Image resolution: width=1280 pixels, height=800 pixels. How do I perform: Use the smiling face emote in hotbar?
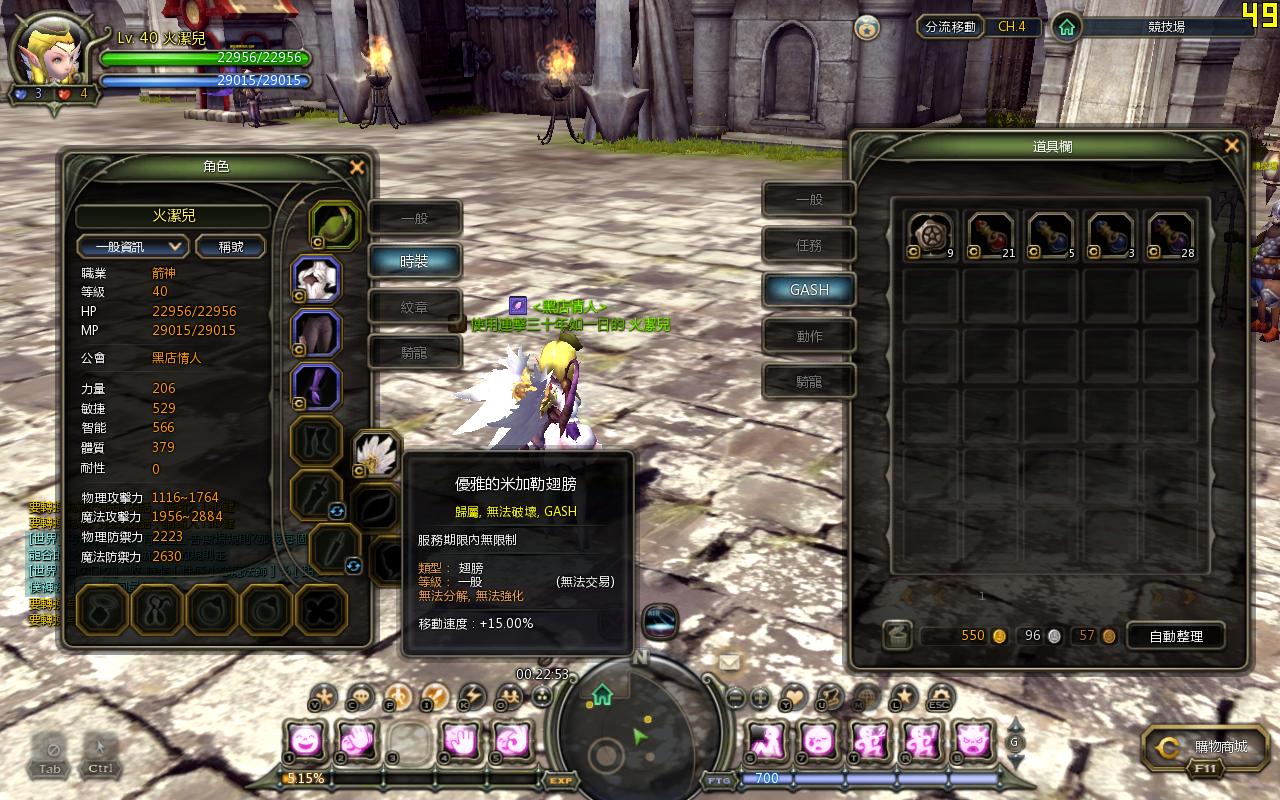(x=304, y=741)
